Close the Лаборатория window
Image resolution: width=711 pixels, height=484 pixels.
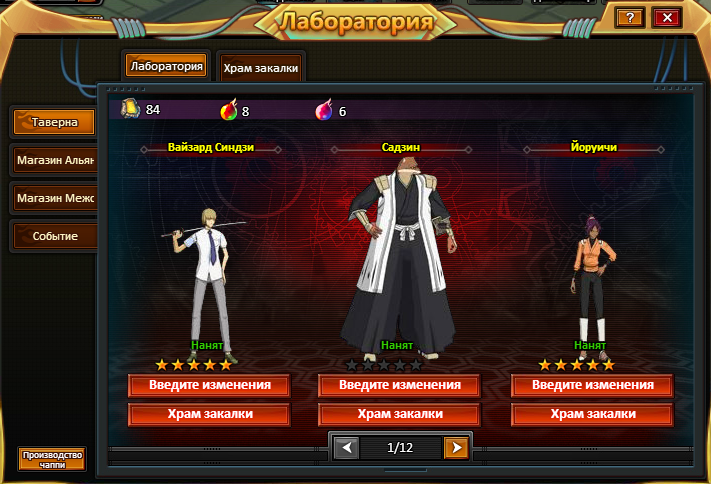click(x=665, y=17)
